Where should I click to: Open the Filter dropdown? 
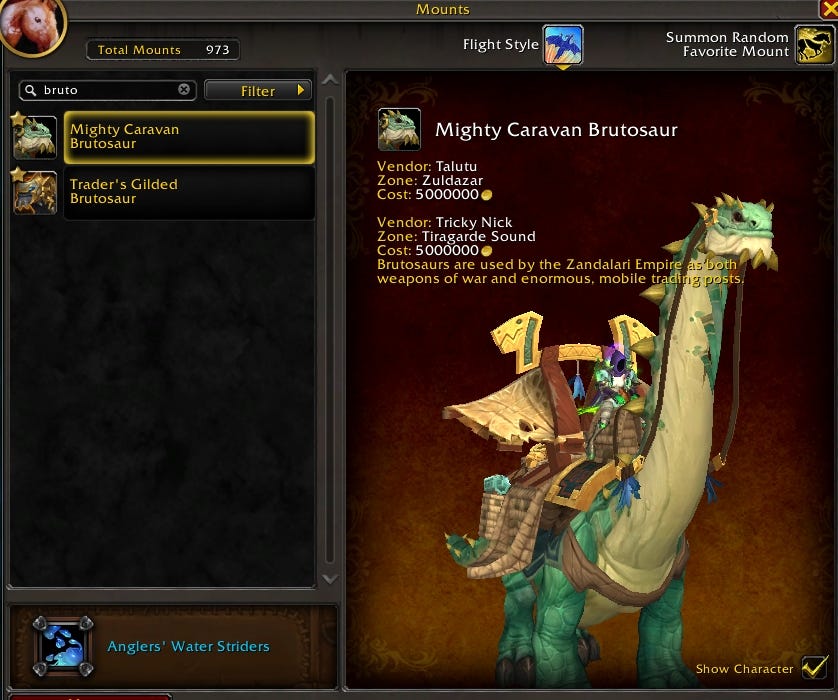click(257, 91)
